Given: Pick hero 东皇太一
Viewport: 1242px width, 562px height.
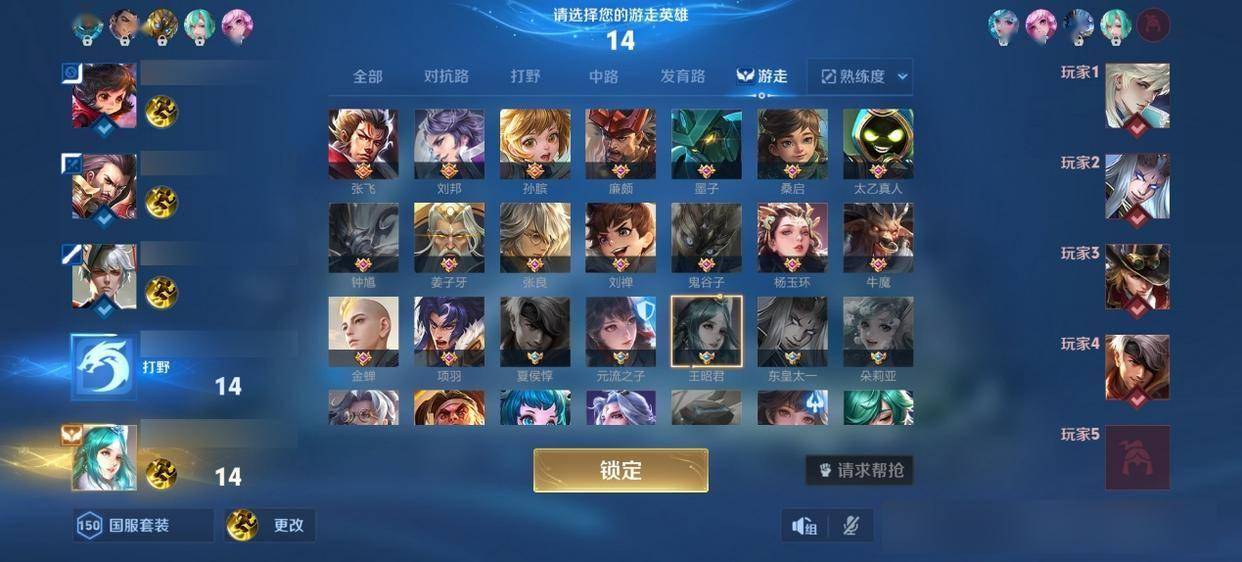Looking at the screenshot, I should click(792, 331).
